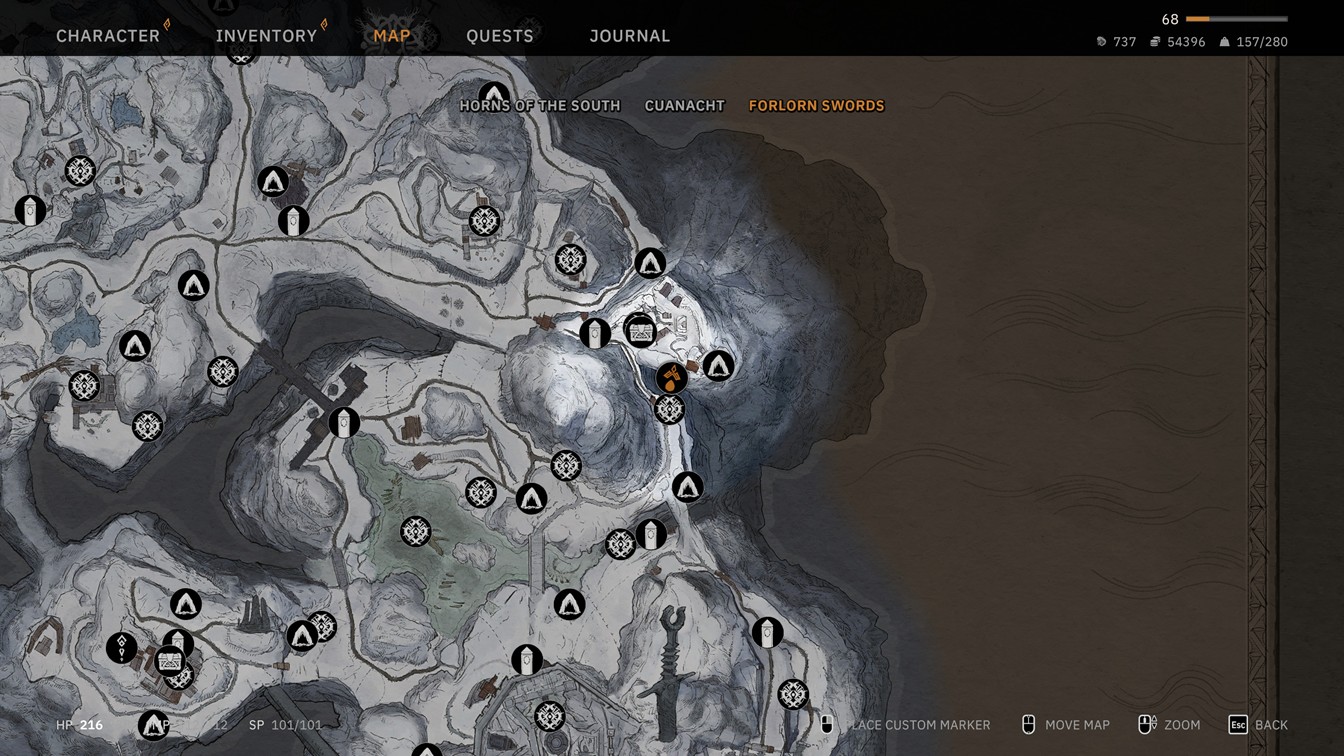Click the orange marker on the map
1344x756 pixels.
(671, 378)
